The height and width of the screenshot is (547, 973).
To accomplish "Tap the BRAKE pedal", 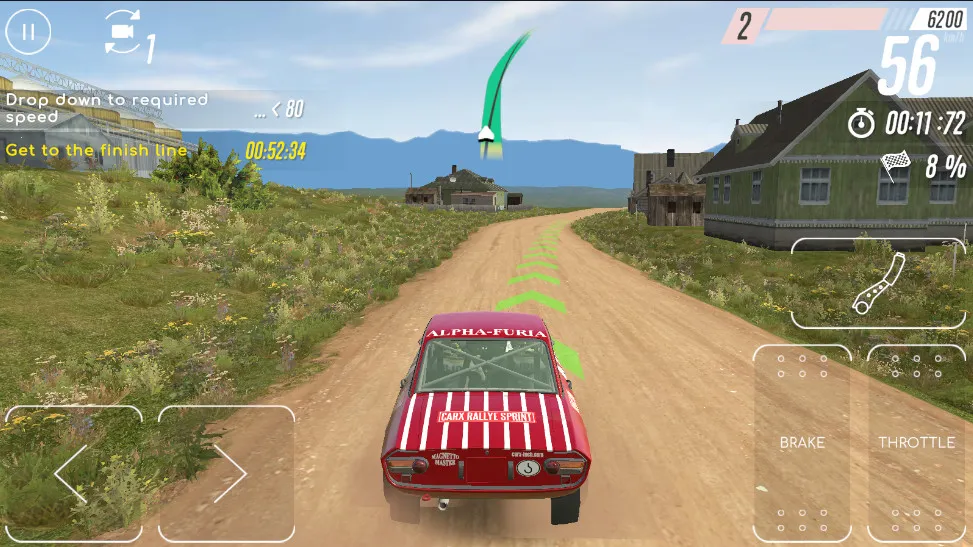I will [x=802, y=443].
